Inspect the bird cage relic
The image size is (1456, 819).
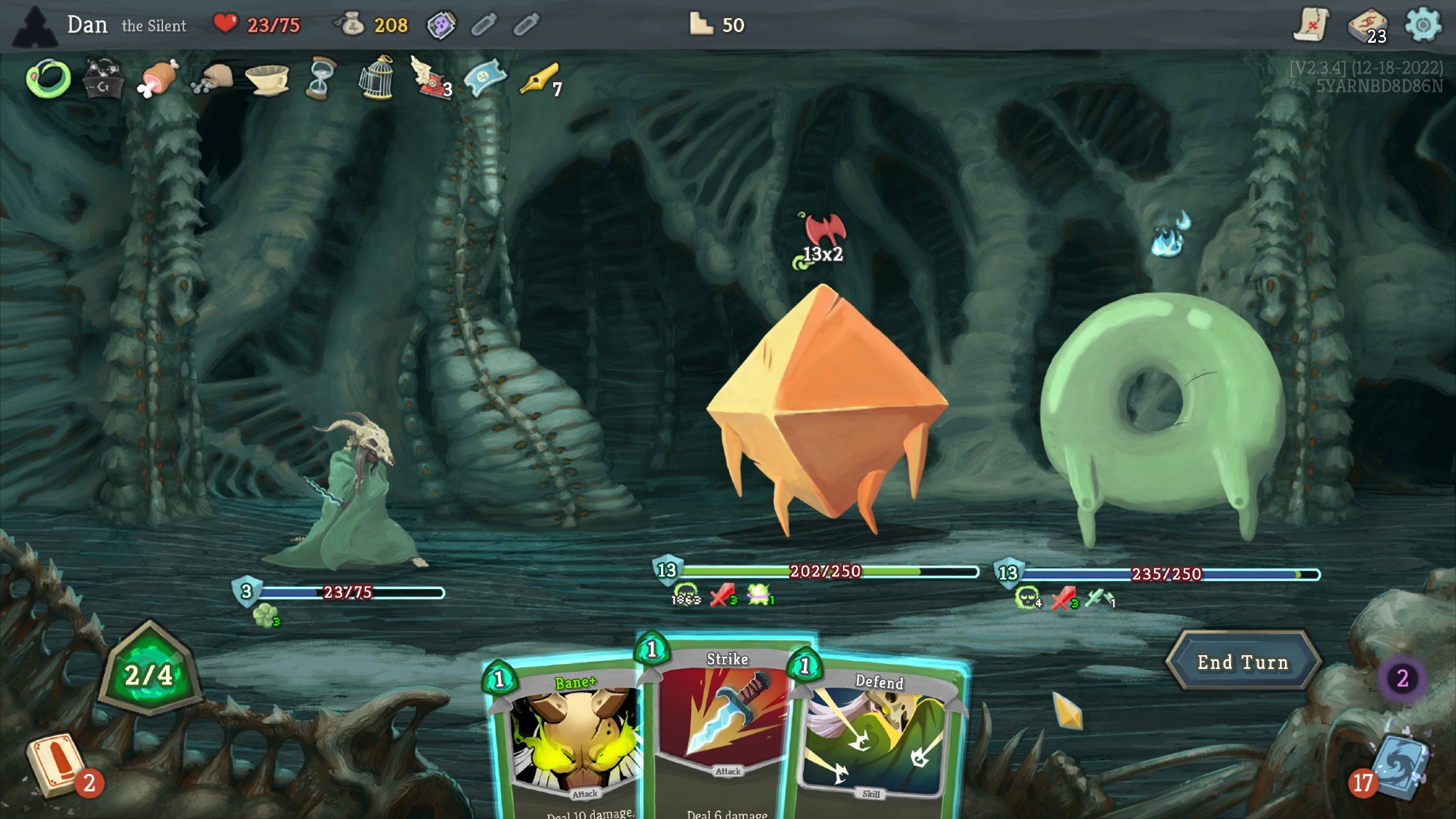[376, 79]
